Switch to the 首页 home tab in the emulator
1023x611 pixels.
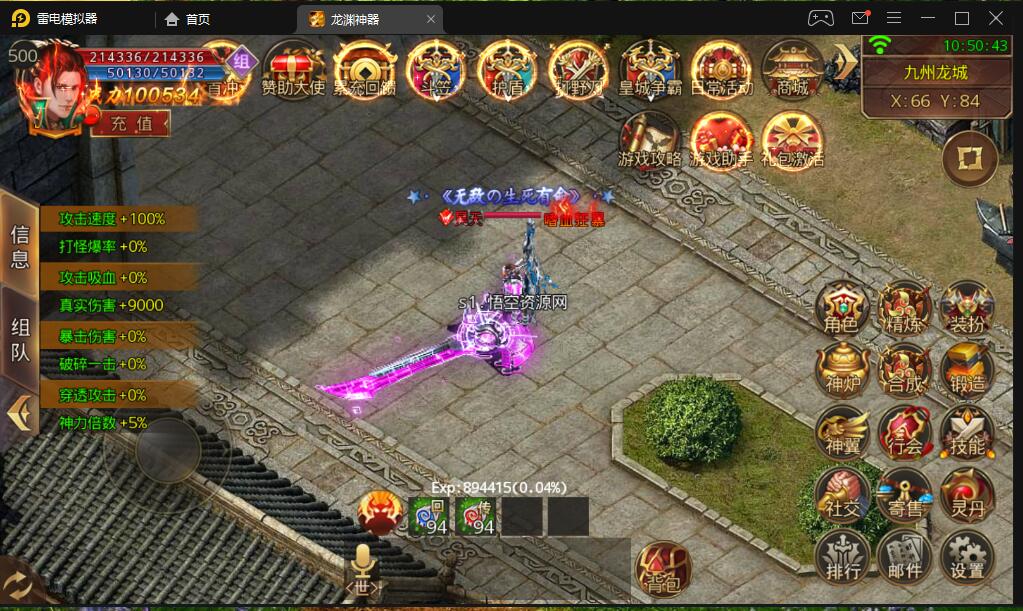click(x=188, y=19)
